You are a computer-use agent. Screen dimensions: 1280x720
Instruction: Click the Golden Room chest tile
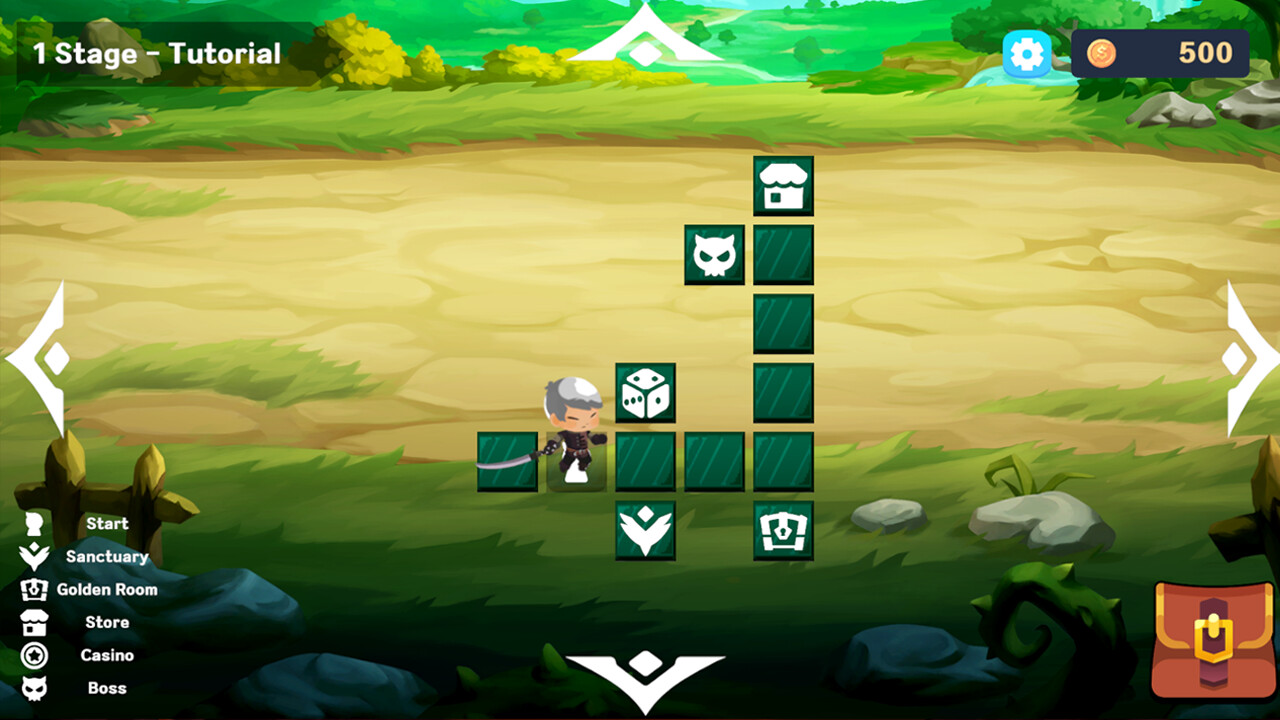point(784,529)
